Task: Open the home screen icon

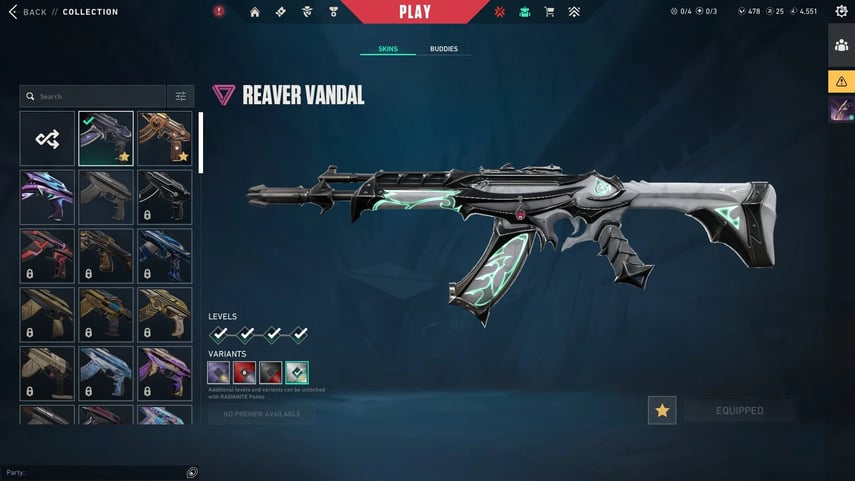Action: click(x=254, y=12)
